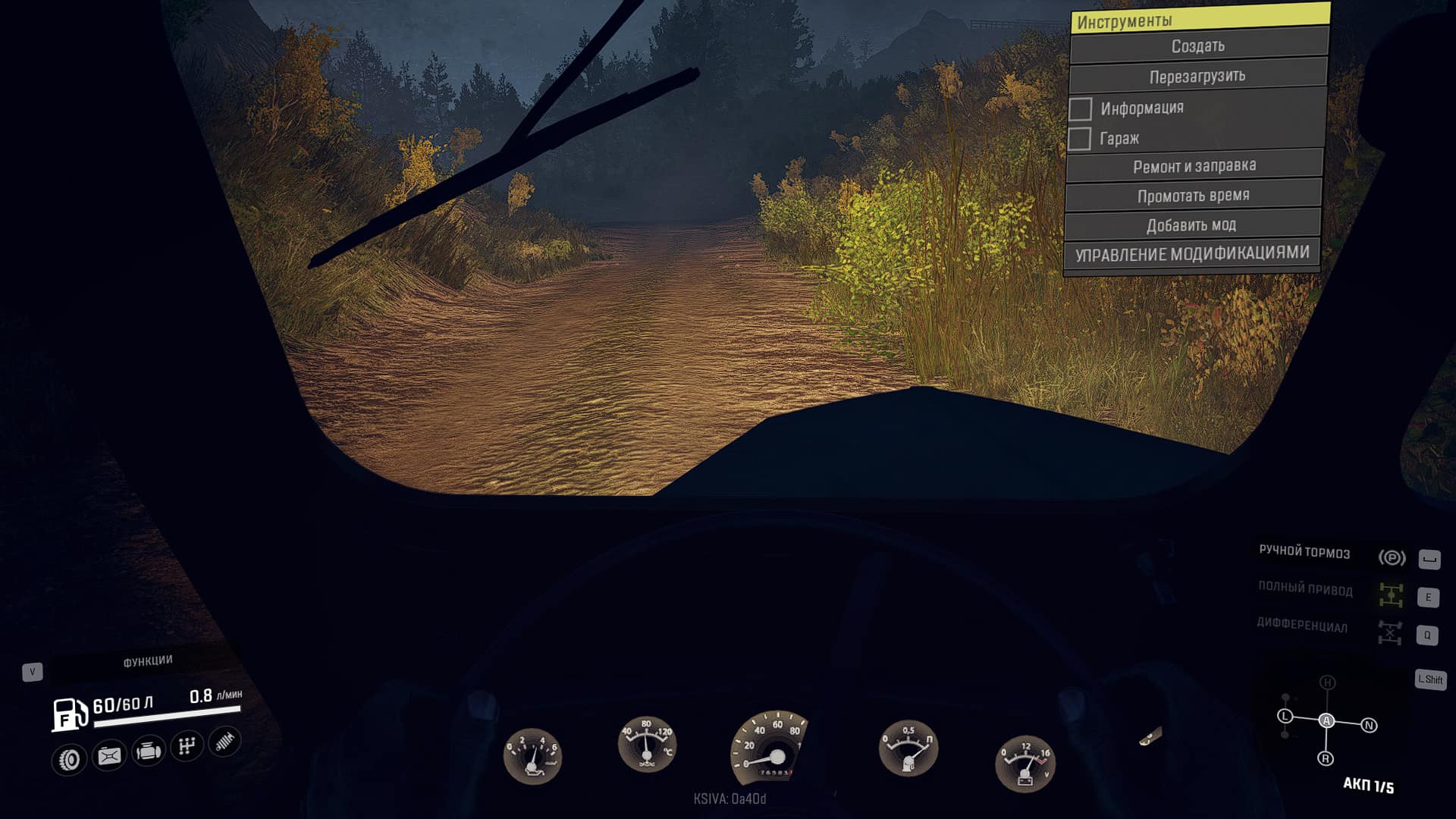Open УПРАВЛЕНИЕ МОДИФИКАЦИЯМИ
The height and width of the screenshot is (819, 1456).
1191,254
